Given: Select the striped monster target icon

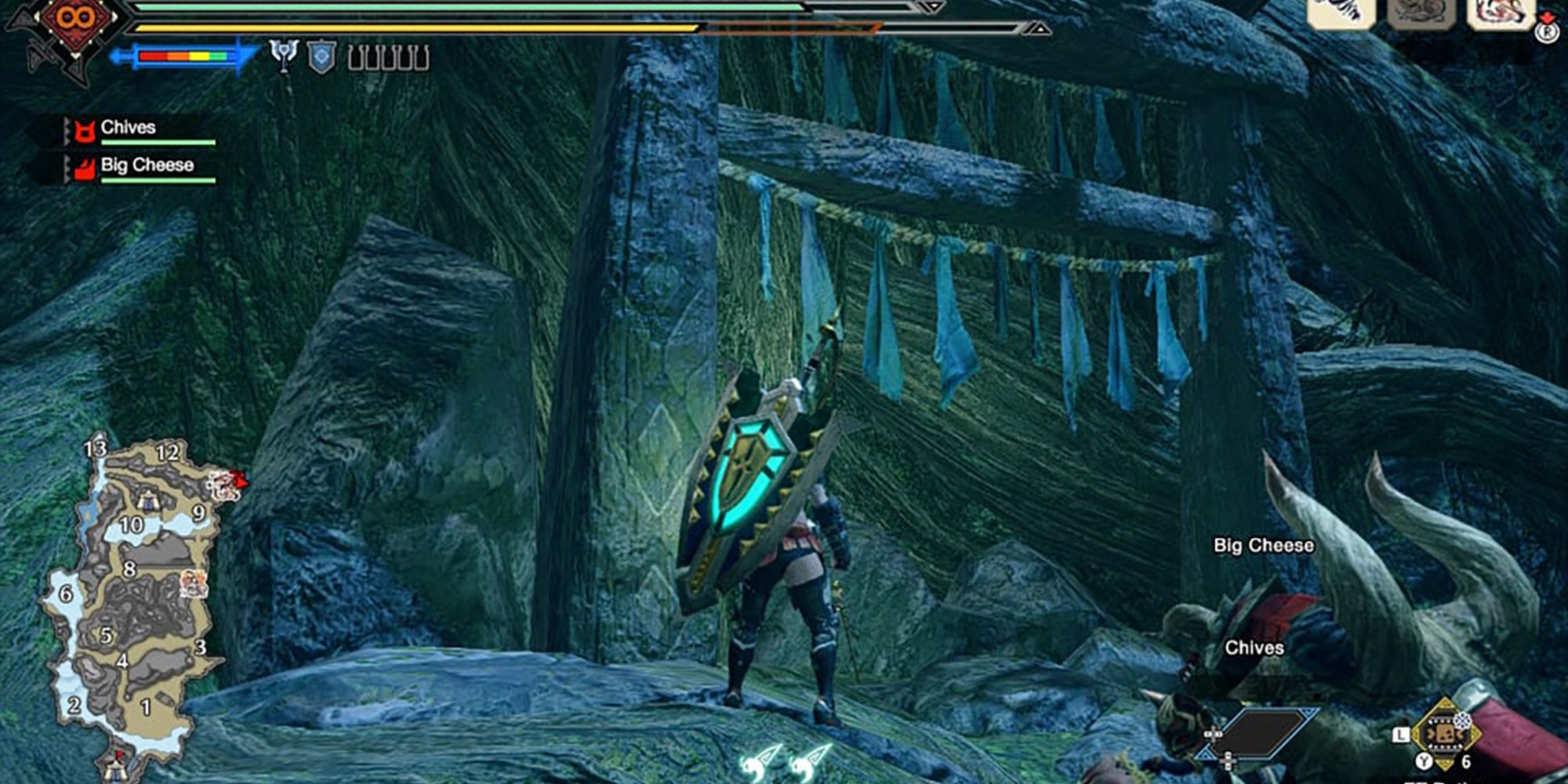Looking at the screenshot, I should [x=1341, y=14].
